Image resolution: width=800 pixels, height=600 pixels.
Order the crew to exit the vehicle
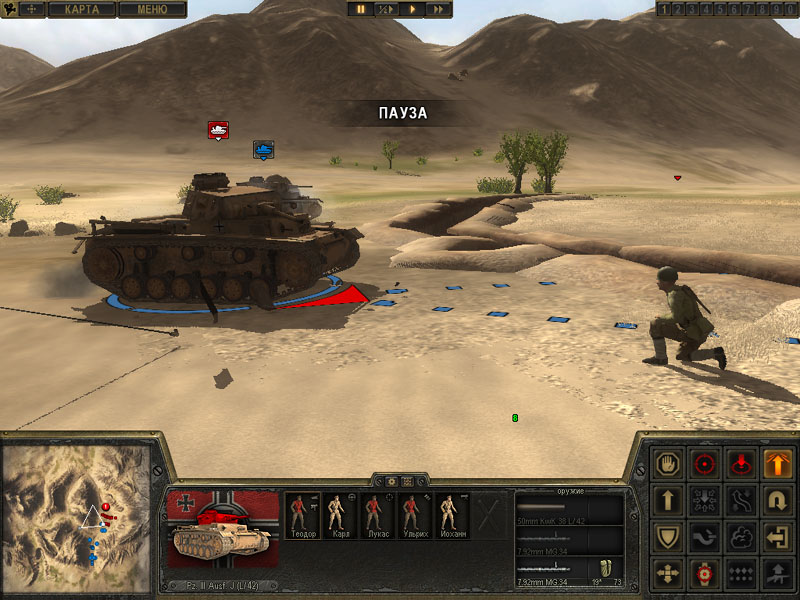777,537
